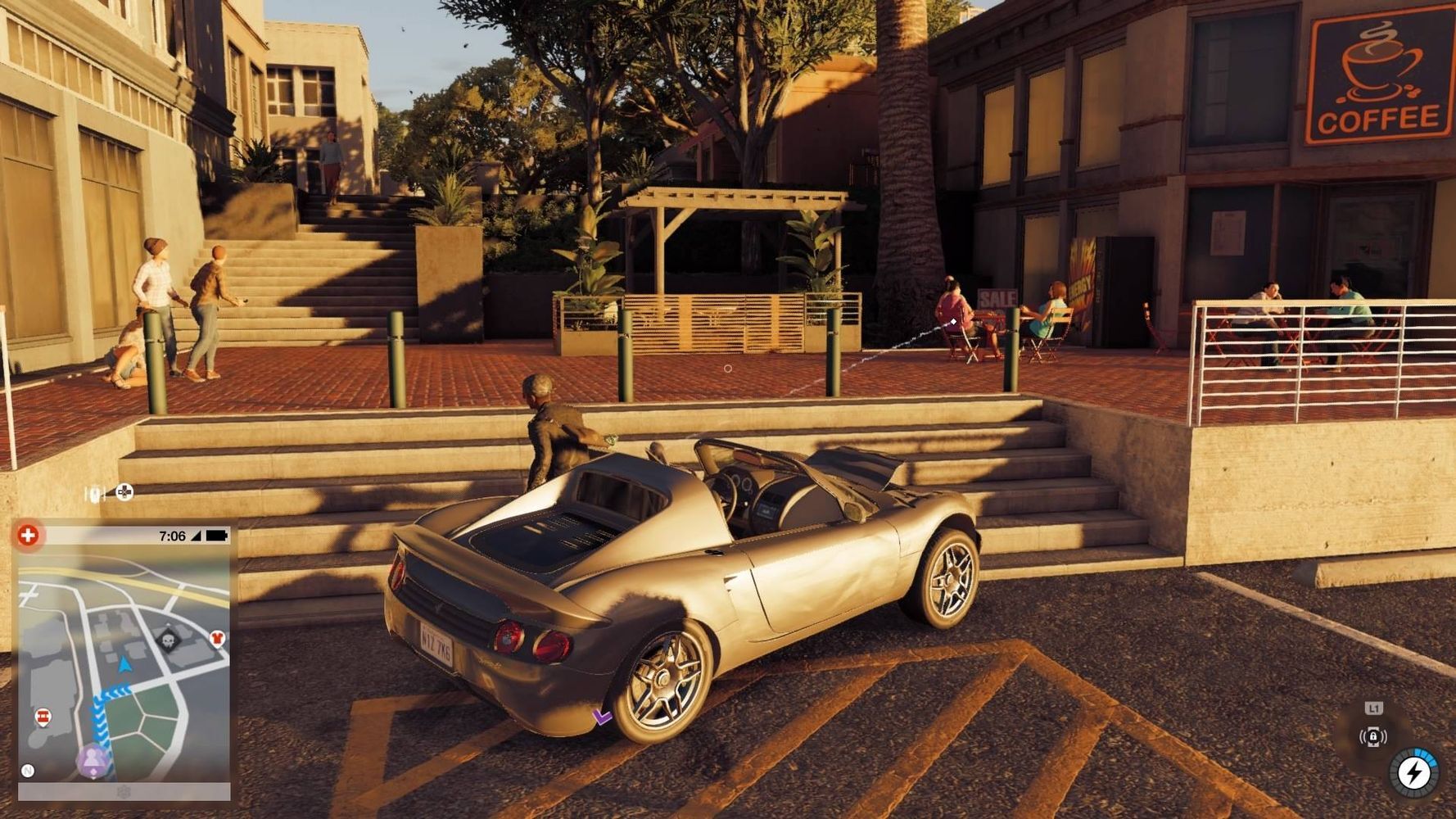Viewport: 1456px width, 819px height.
Task: Select the red shirt clothing store marker
Action: 217,637
